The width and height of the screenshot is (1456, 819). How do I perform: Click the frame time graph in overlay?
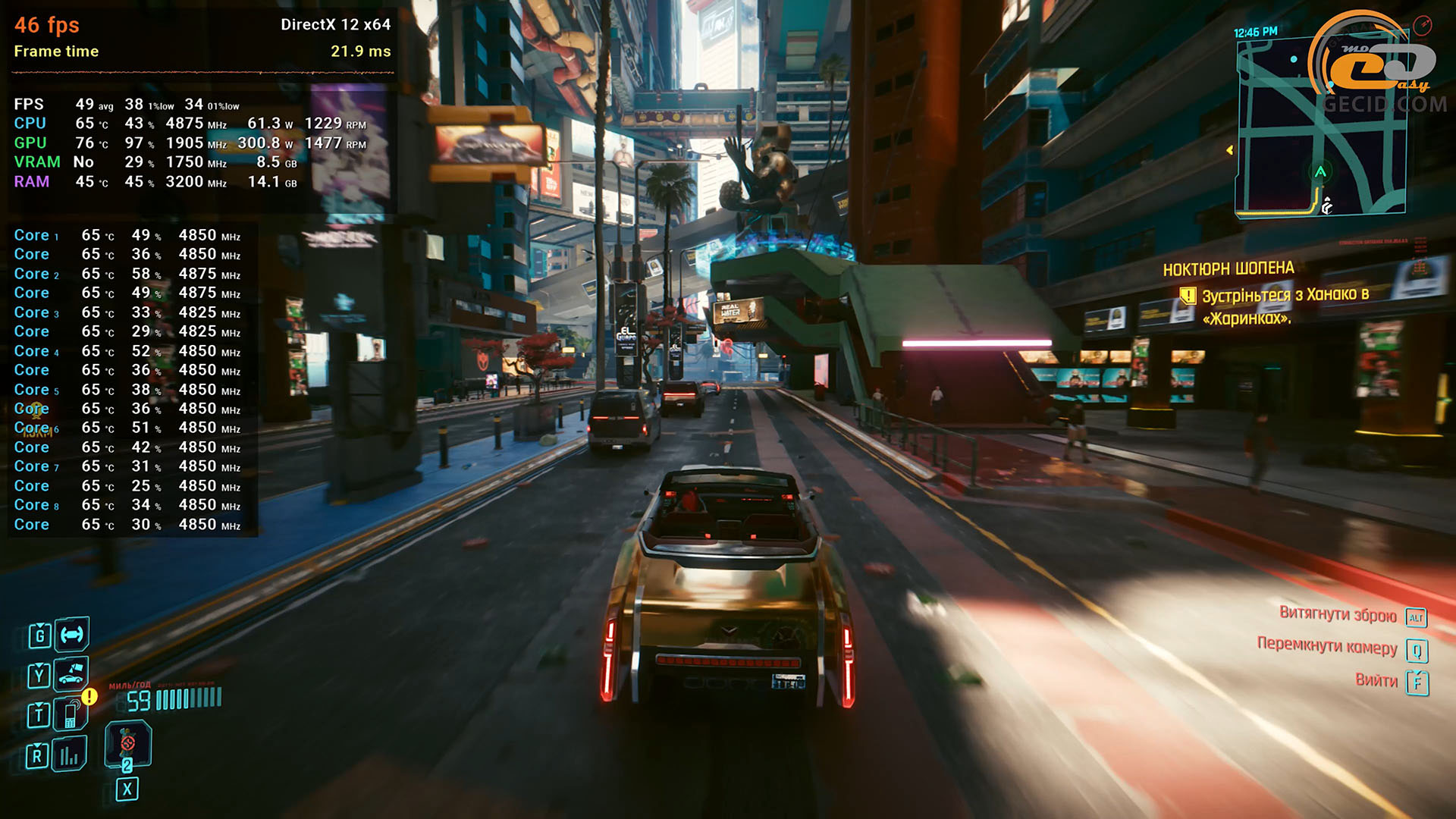point(202,73)
